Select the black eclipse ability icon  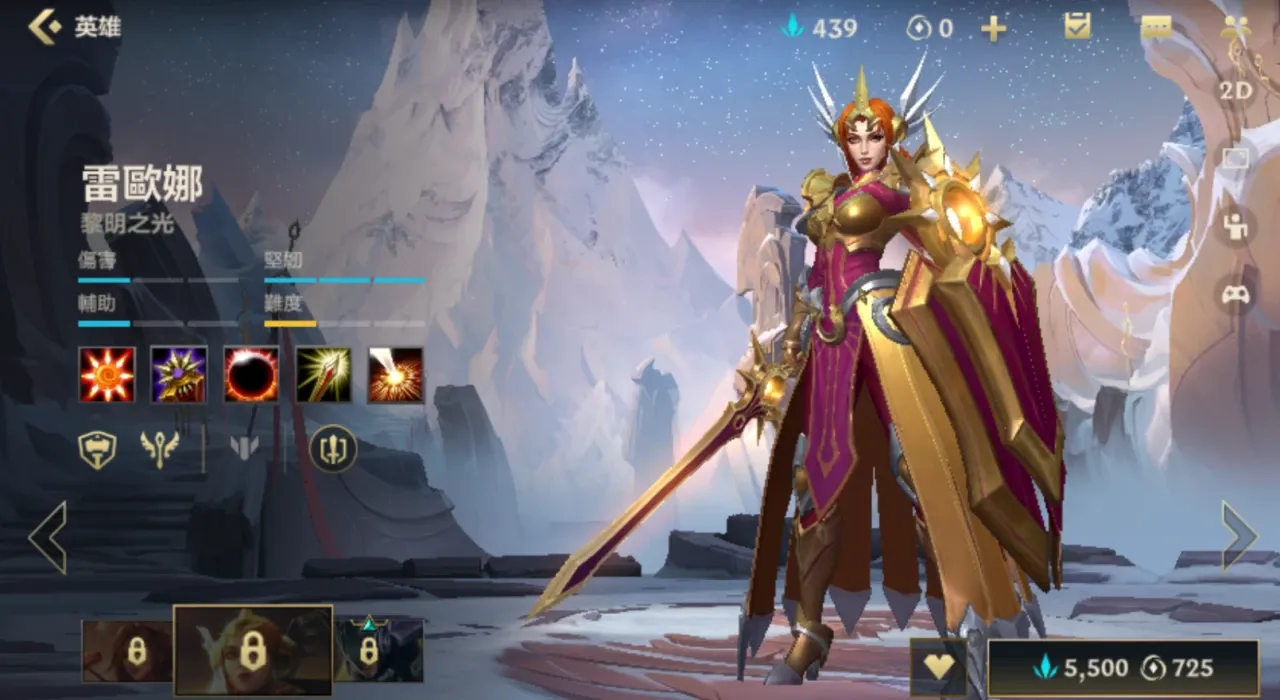[251, 375]
